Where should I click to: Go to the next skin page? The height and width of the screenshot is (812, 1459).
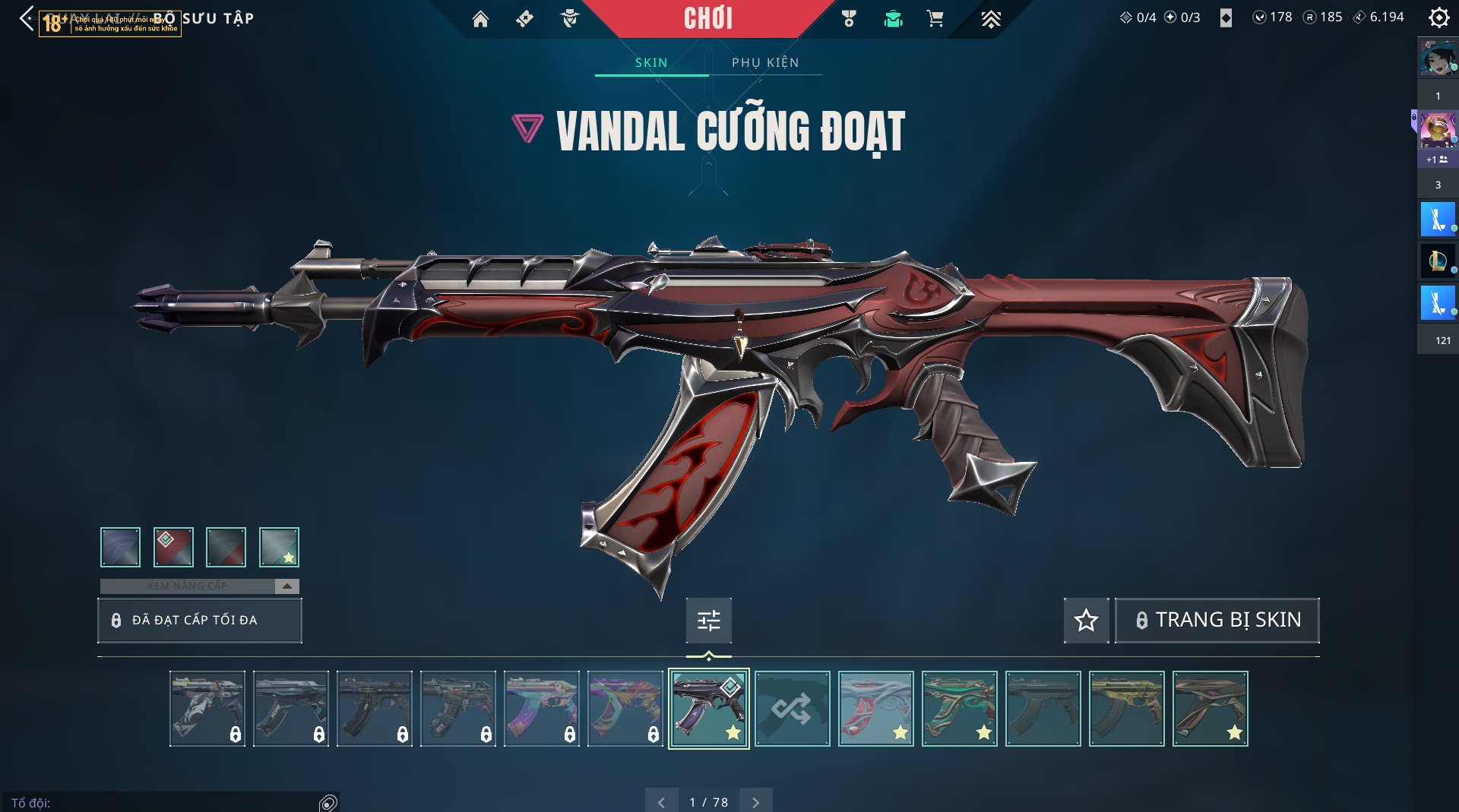755,802
